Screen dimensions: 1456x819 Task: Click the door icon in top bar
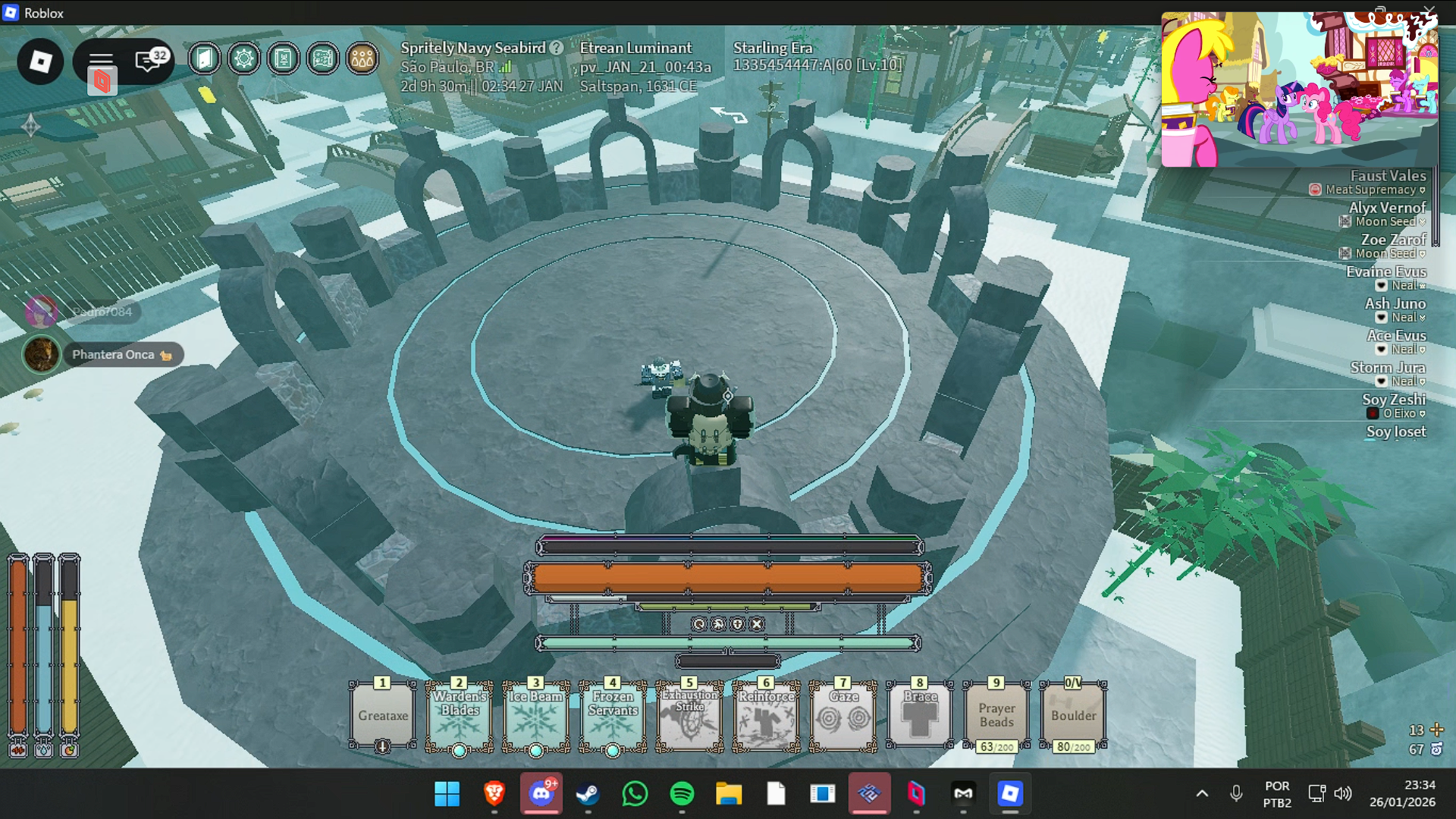click(204, 58)
